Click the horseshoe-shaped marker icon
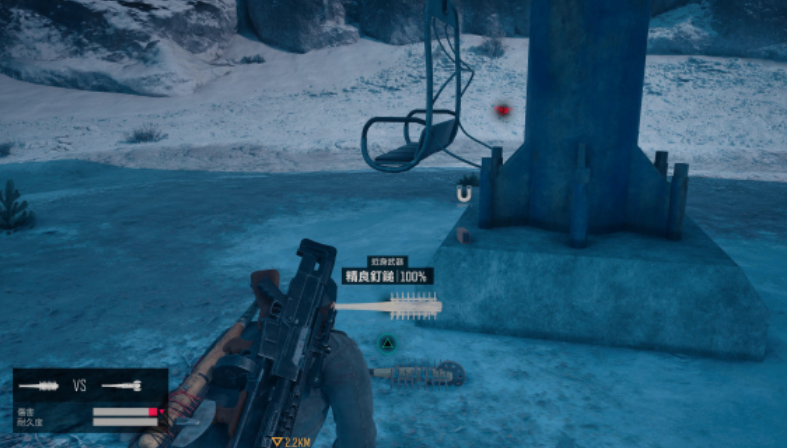The height and width of the screenshot is (448, 787). click(462, 196)
